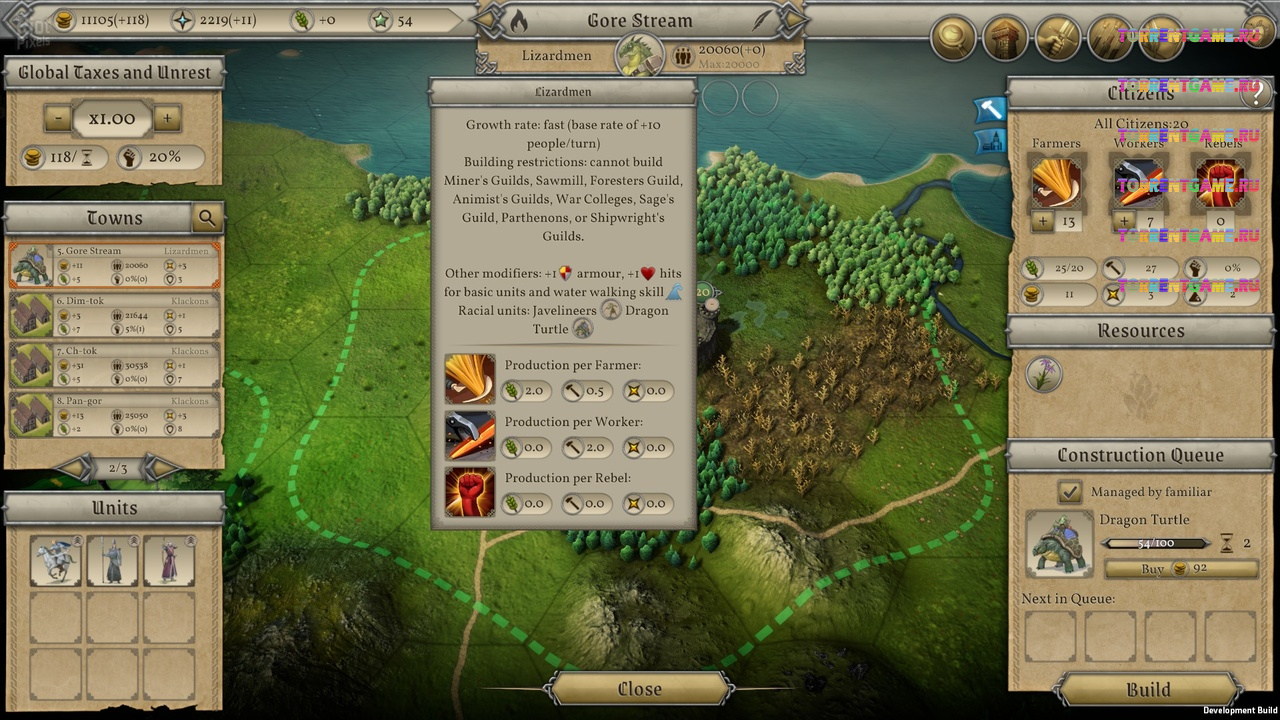
Task: Buy the Dragon Turtle for 92 gold
Action: (x=1181, y=569)
